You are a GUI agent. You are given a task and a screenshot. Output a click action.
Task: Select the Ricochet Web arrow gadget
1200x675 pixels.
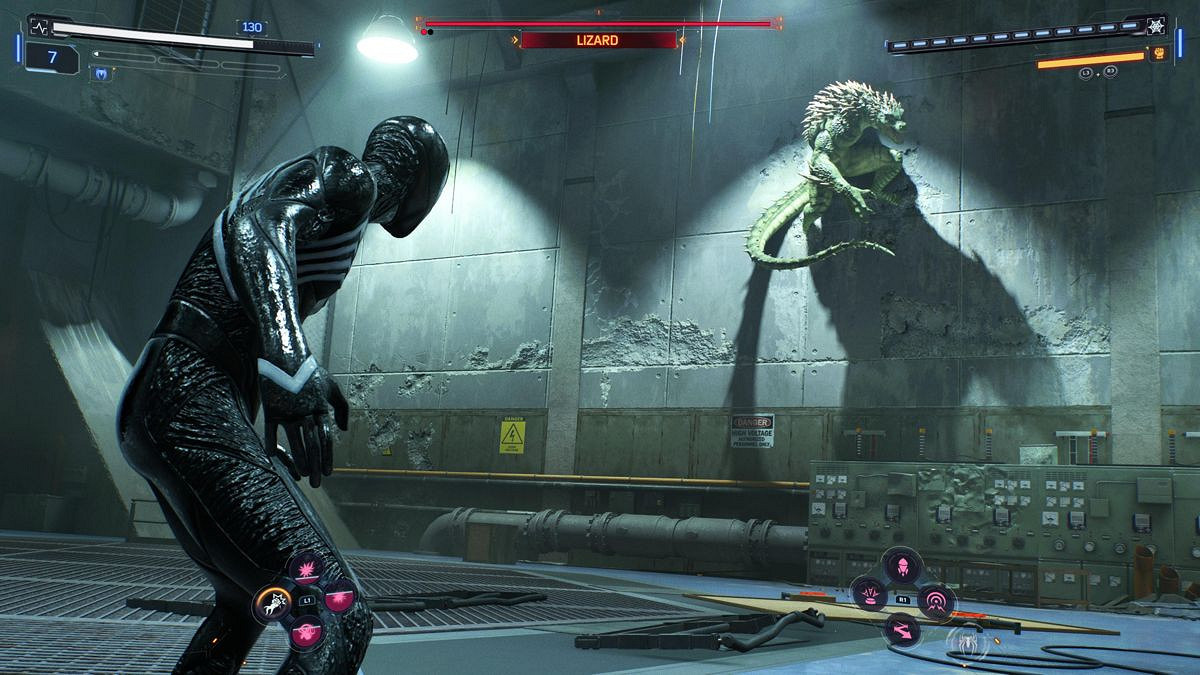pos(903,629)
